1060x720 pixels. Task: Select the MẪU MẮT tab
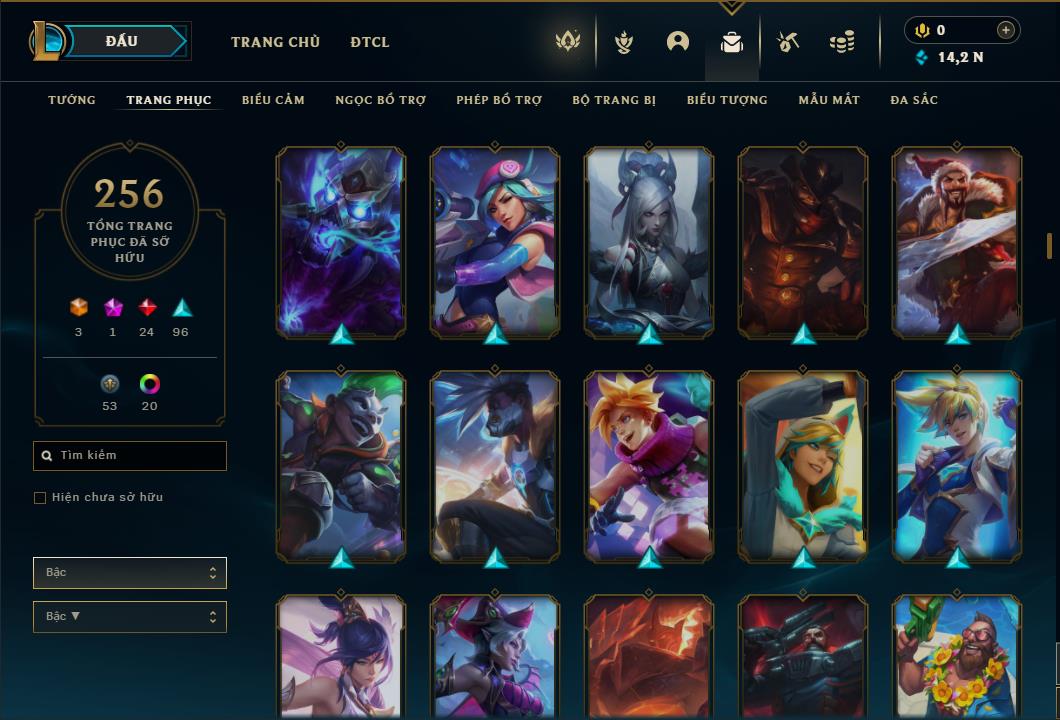point(829,100)
